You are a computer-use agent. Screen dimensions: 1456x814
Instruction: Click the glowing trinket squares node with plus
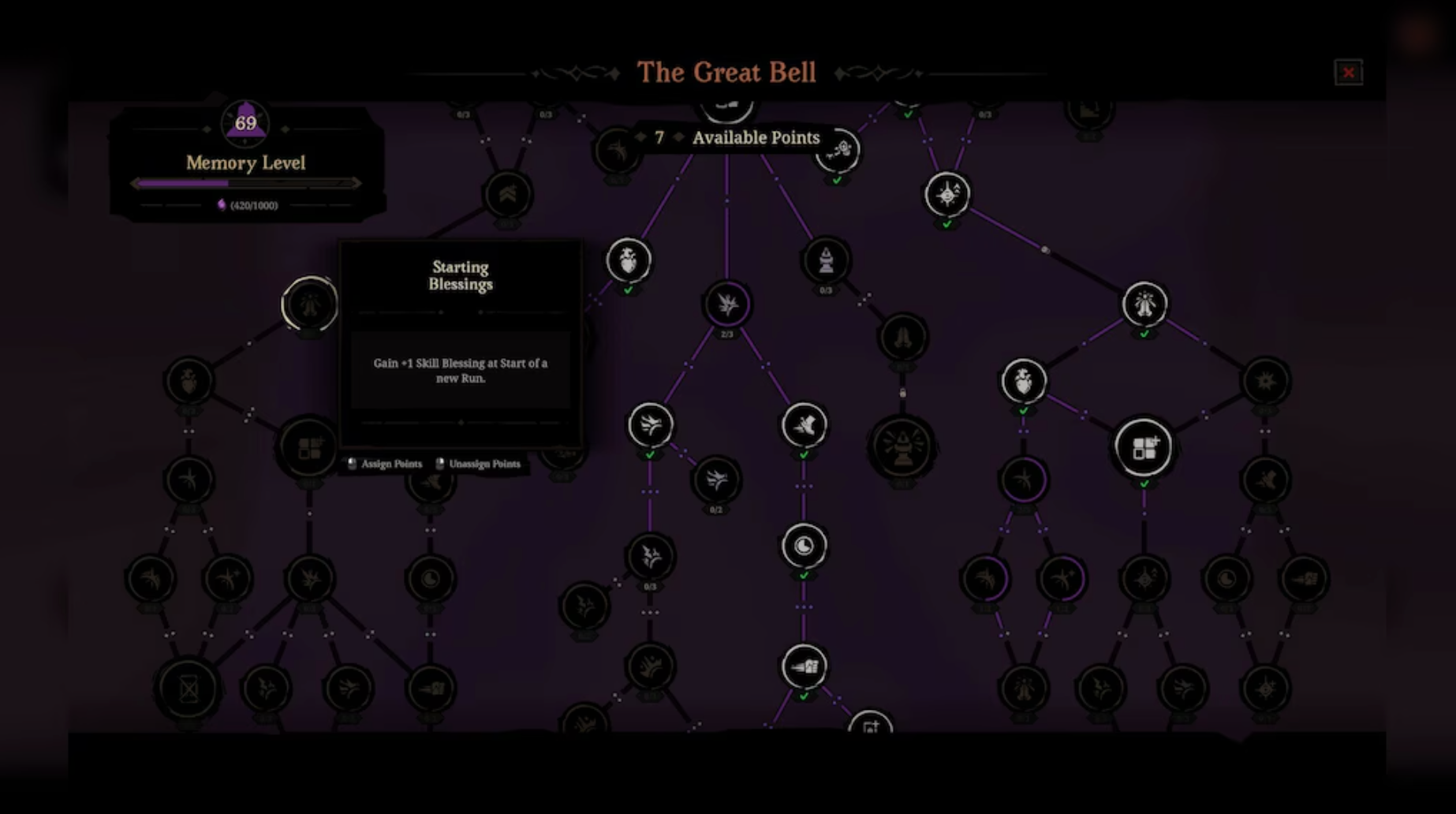[x=1144, y=446]
